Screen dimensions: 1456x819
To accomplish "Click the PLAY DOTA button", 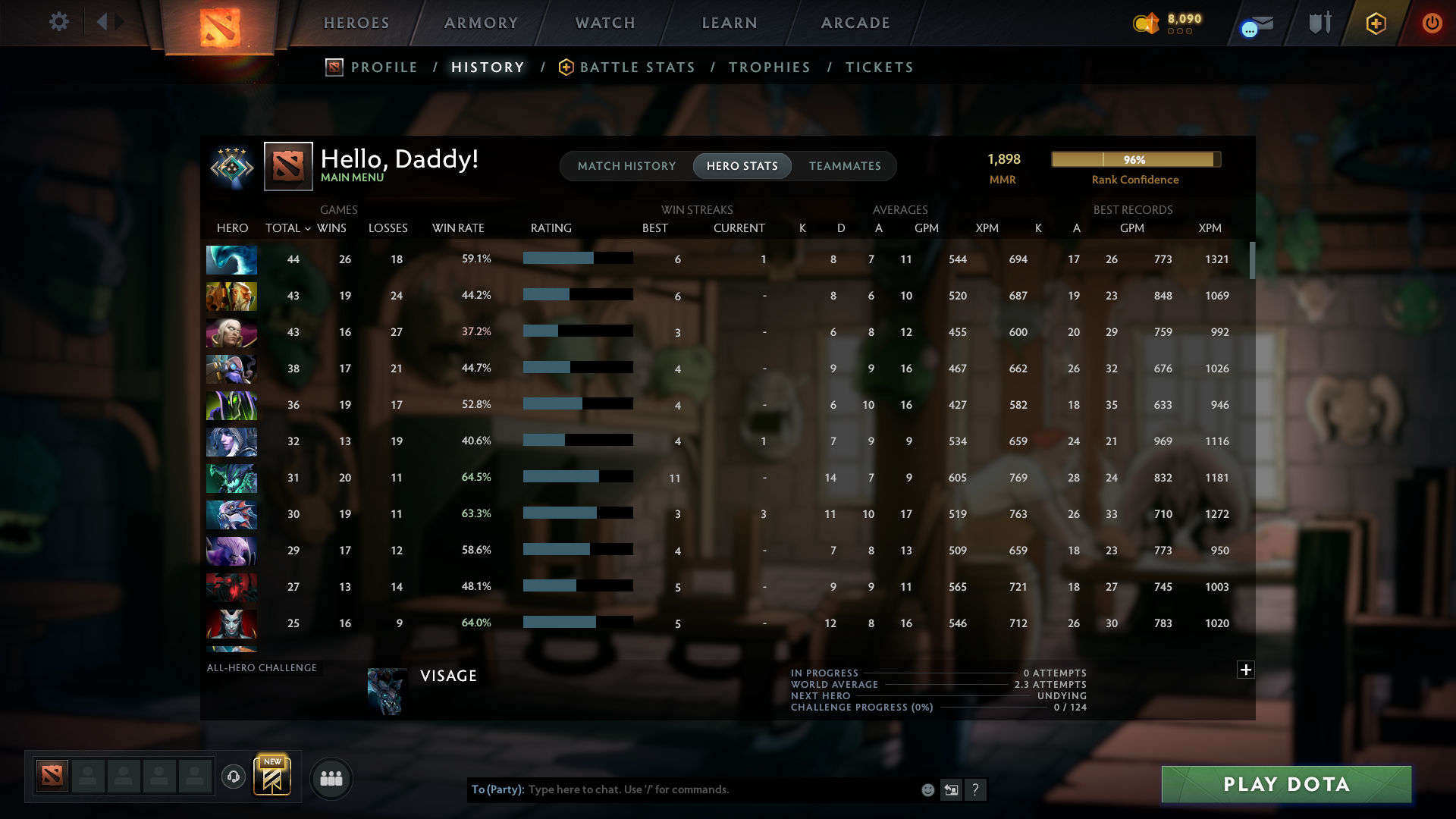I will (x=1285, y=785).
